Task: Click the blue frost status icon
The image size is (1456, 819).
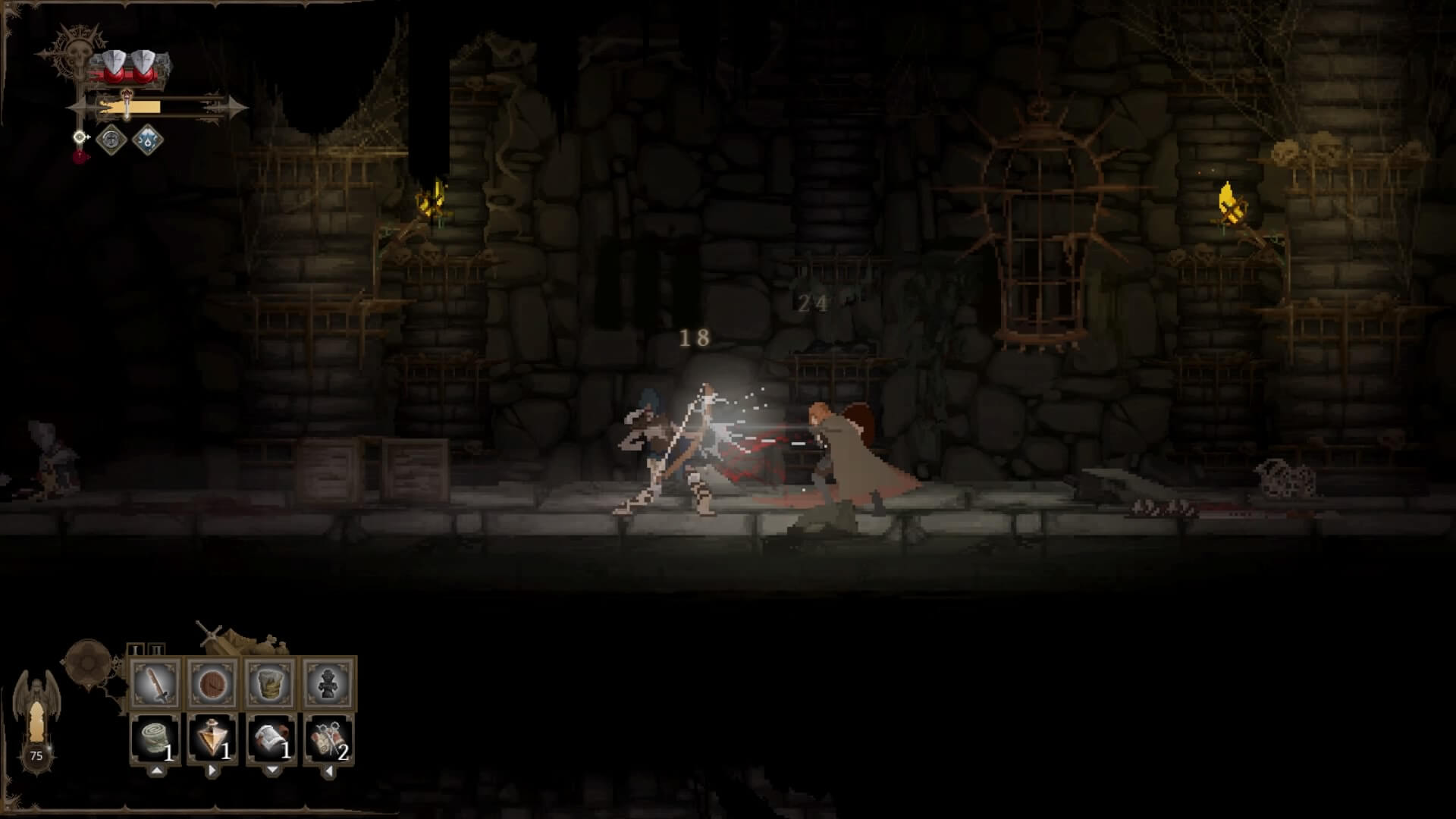Action: point(147,140)
